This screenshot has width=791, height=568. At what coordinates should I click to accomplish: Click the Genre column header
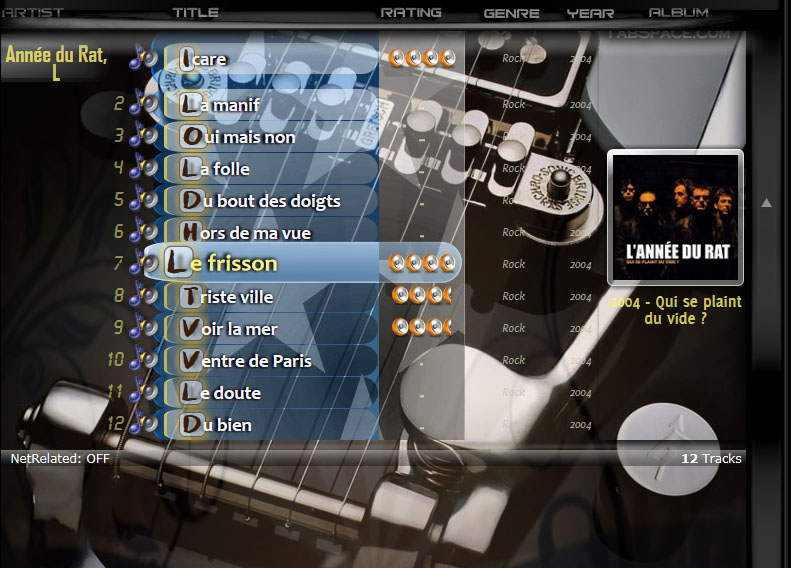pyautogui.click(x=511, y=14)
